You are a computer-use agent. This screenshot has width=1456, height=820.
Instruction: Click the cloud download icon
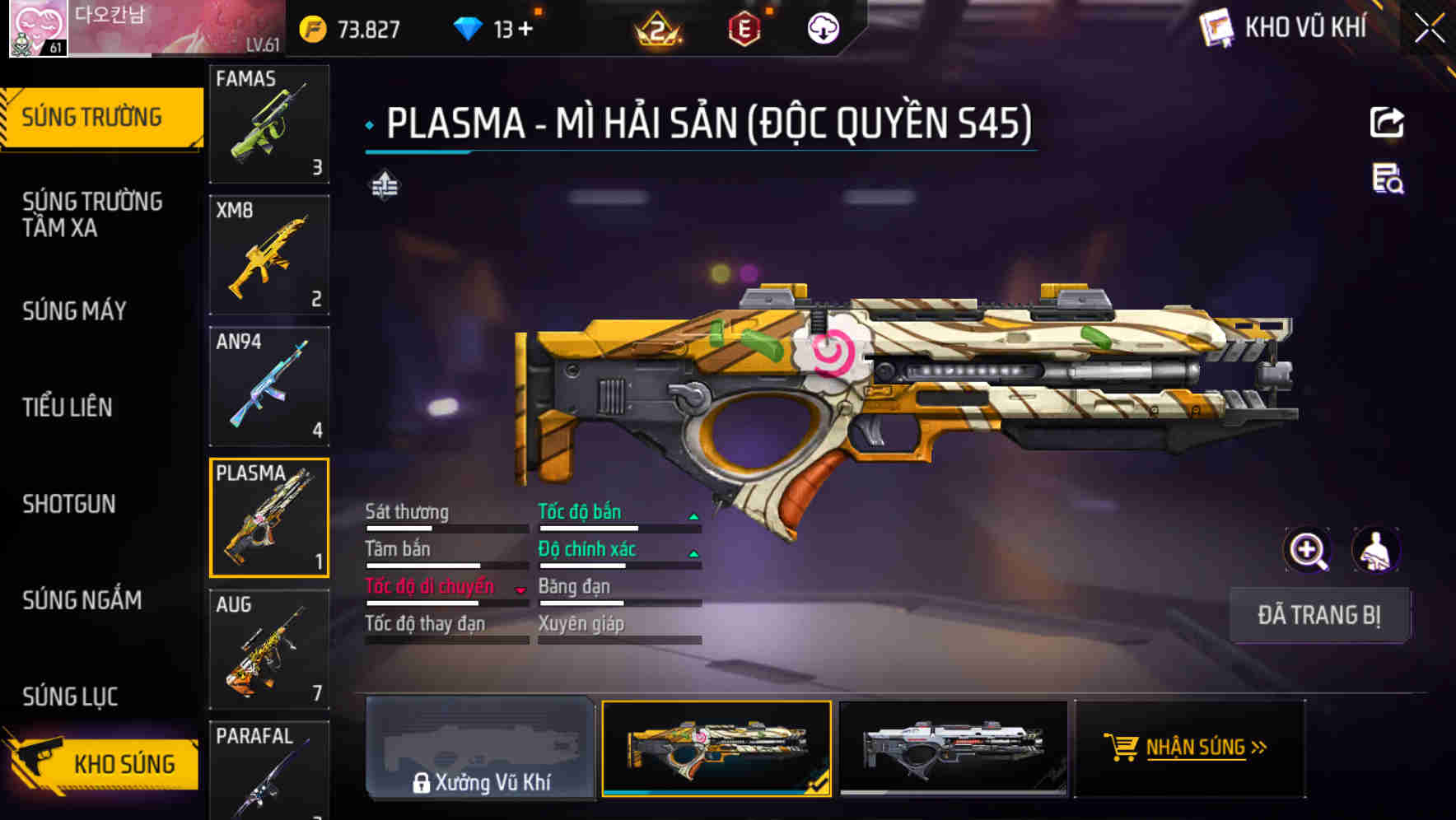(x=822, y=27)
